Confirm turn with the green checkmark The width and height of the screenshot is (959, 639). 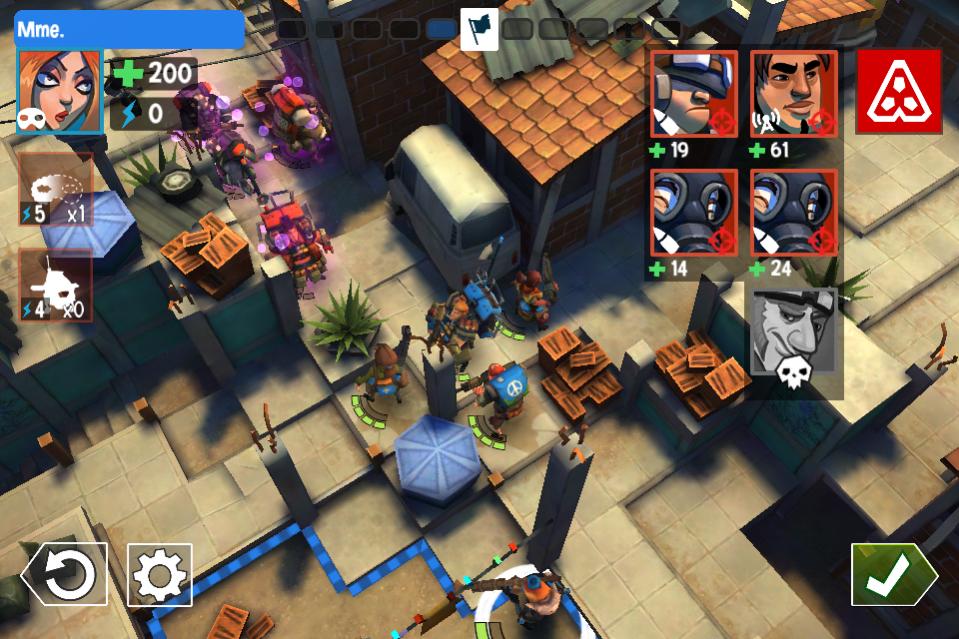click(892, 574)
